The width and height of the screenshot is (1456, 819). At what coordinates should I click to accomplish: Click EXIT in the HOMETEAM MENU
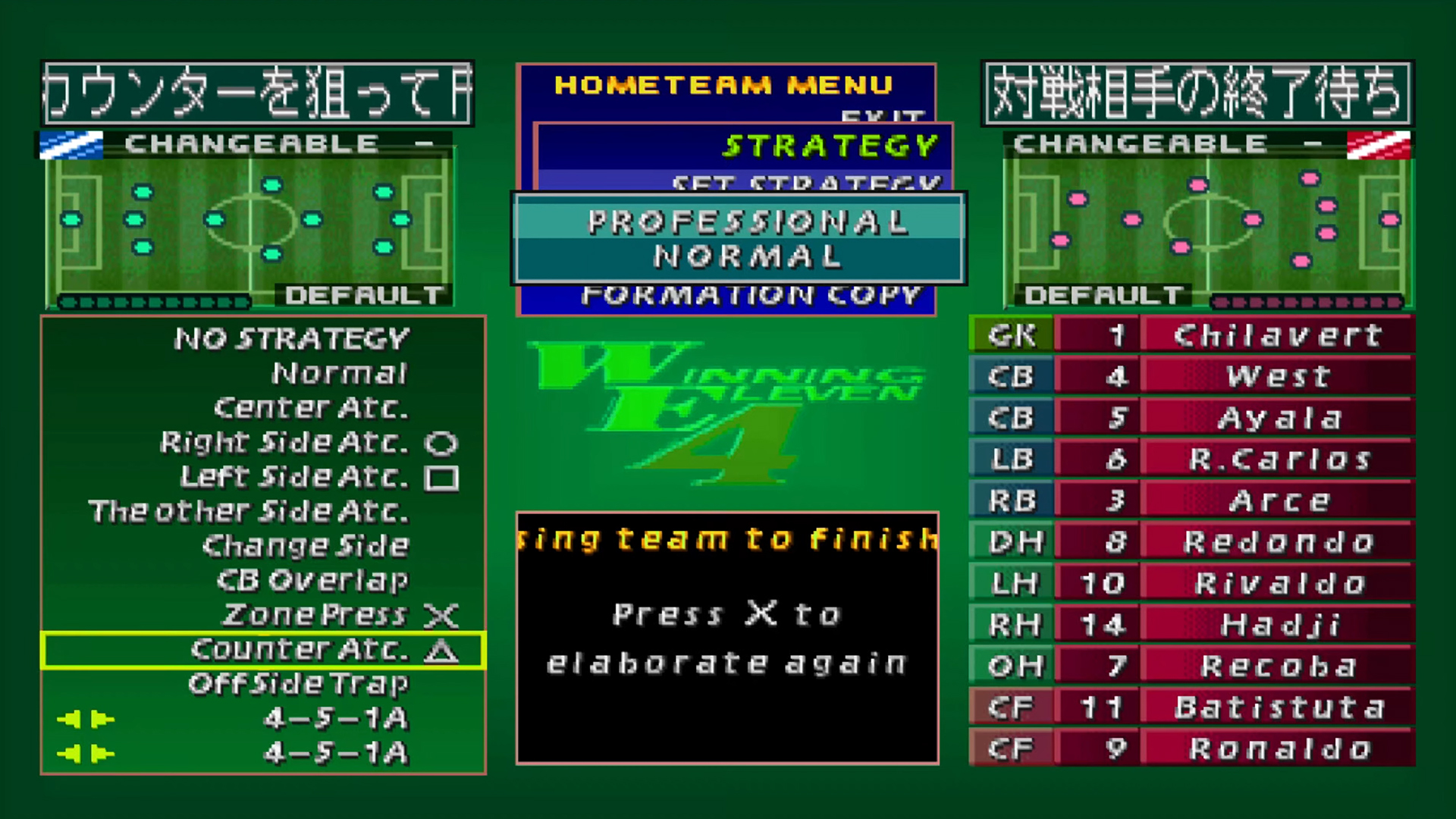[x=880, y=115]
